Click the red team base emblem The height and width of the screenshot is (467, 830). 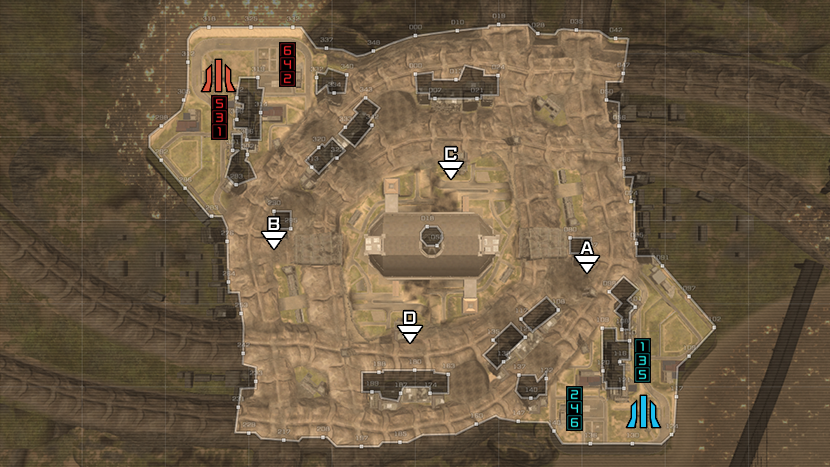[x=216, y=76]
